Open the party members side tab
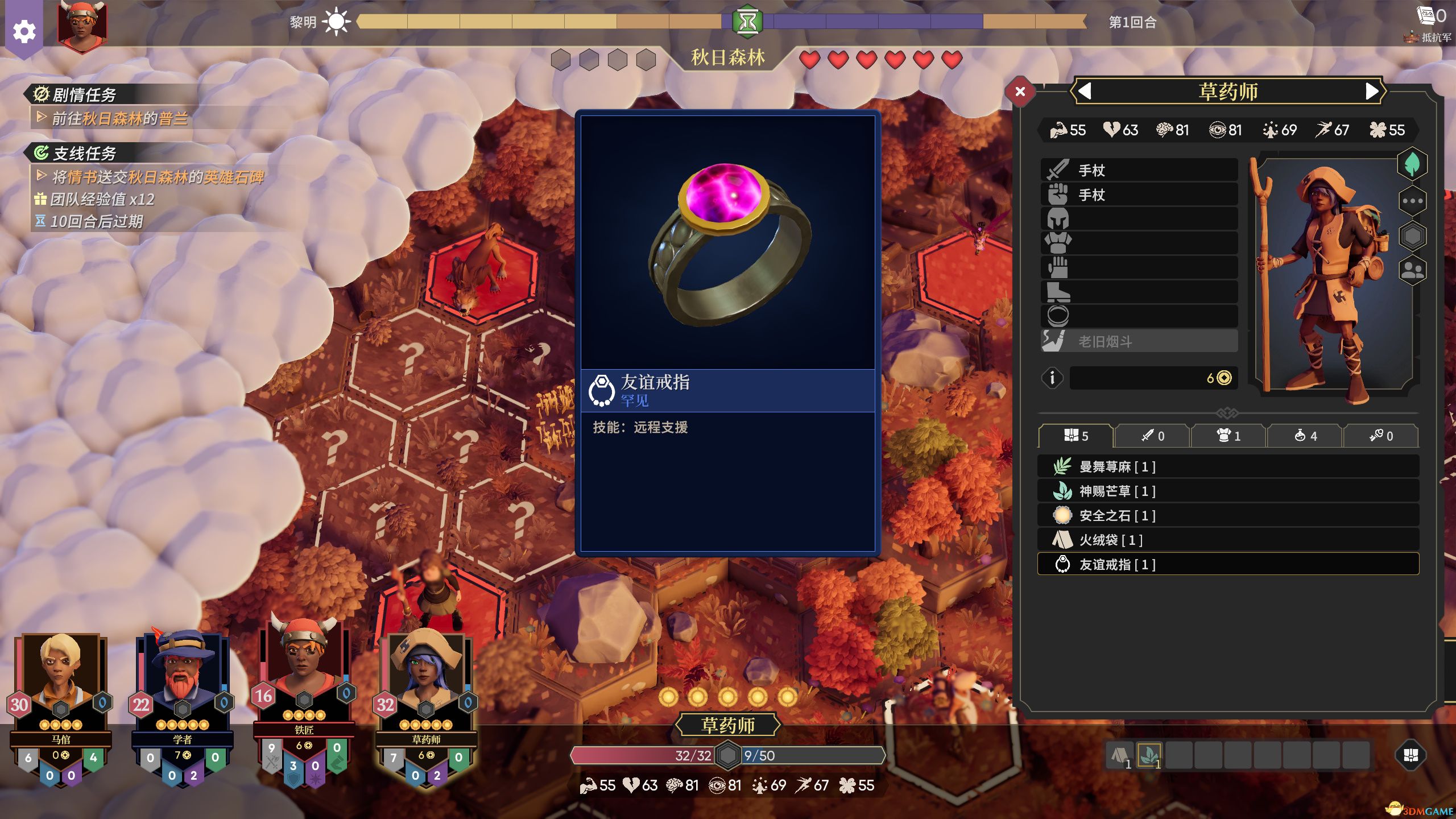The height and width of the screenshot is (819, 1456). (x=1412, y=270)
